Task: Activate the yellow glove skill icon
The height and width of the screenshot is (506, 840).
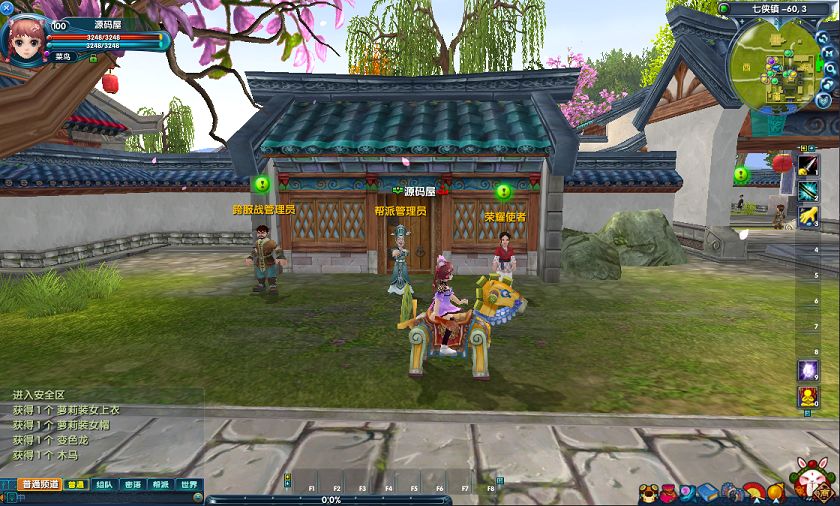Action: [807, 214]
